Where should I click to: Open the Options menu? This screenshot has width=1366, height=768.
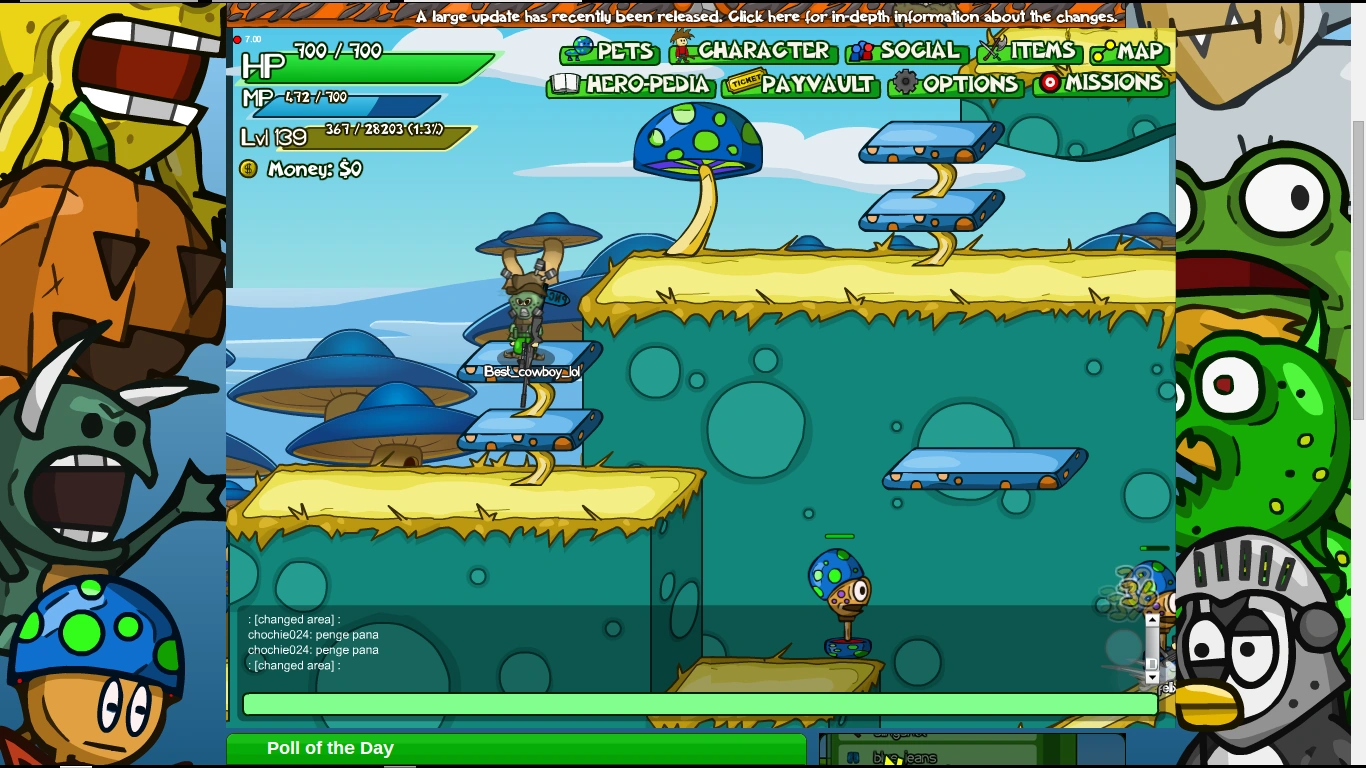point(956,84)
